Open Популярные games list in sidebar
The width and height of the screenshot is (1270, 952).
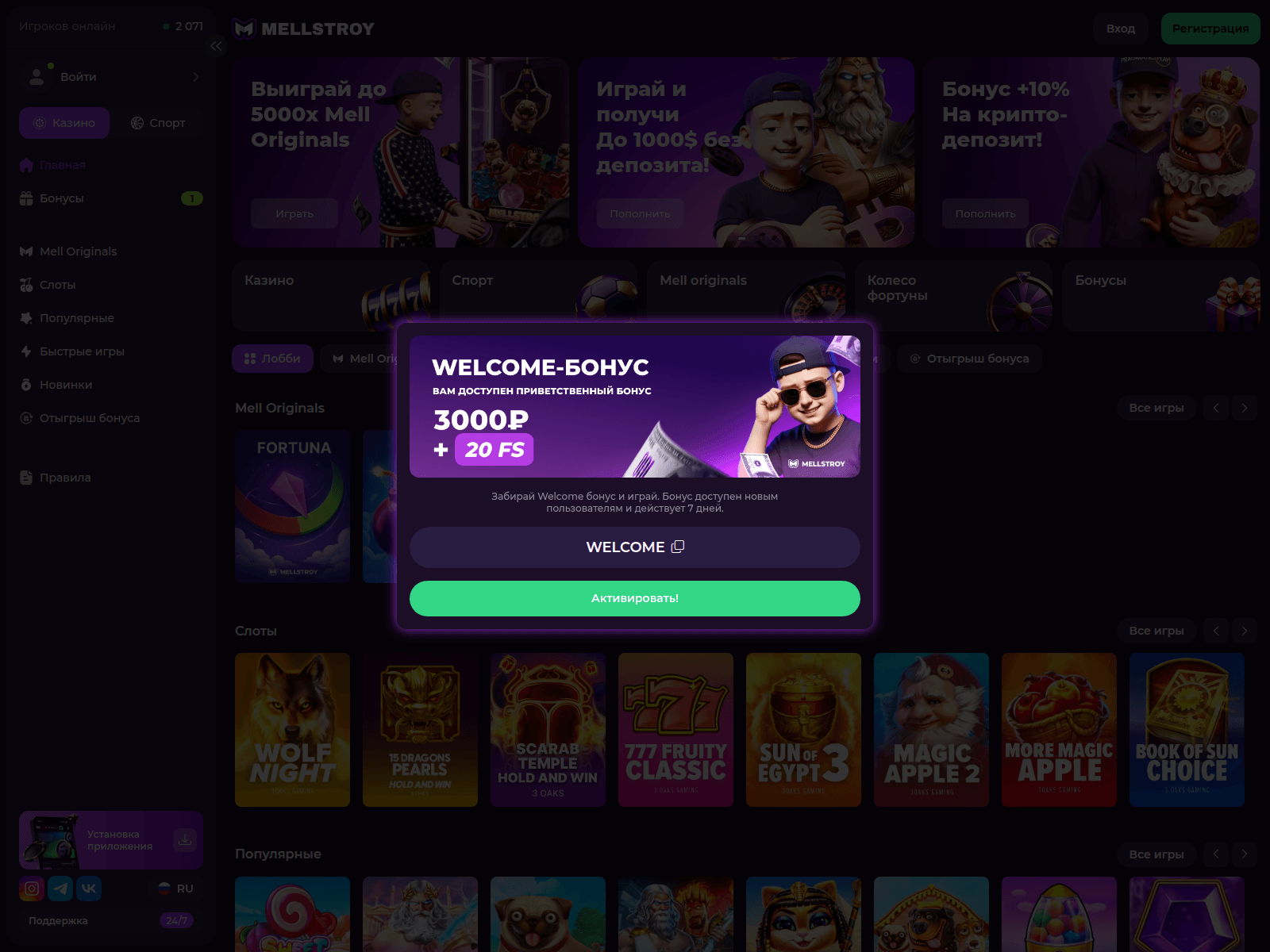[x=76, y=318]
